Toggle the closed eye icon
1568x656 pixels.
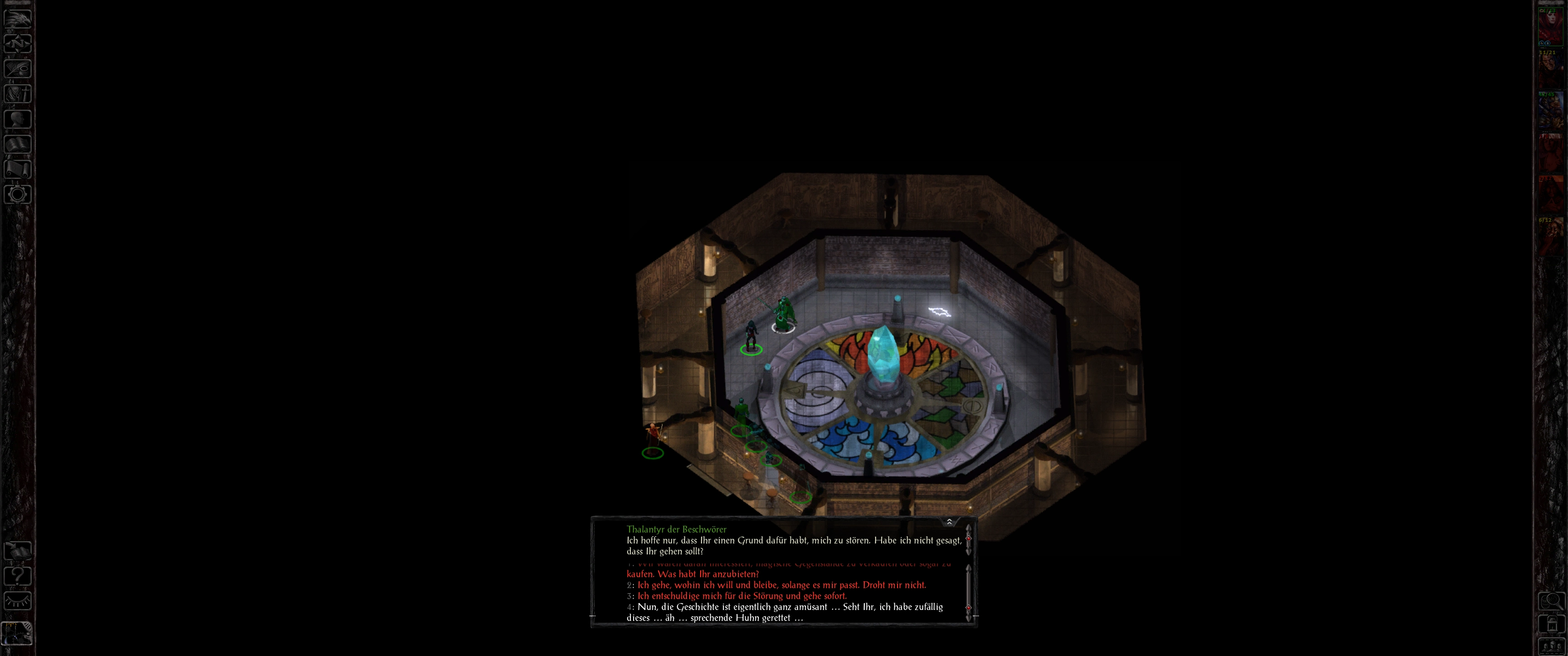[x=18, y=600]
